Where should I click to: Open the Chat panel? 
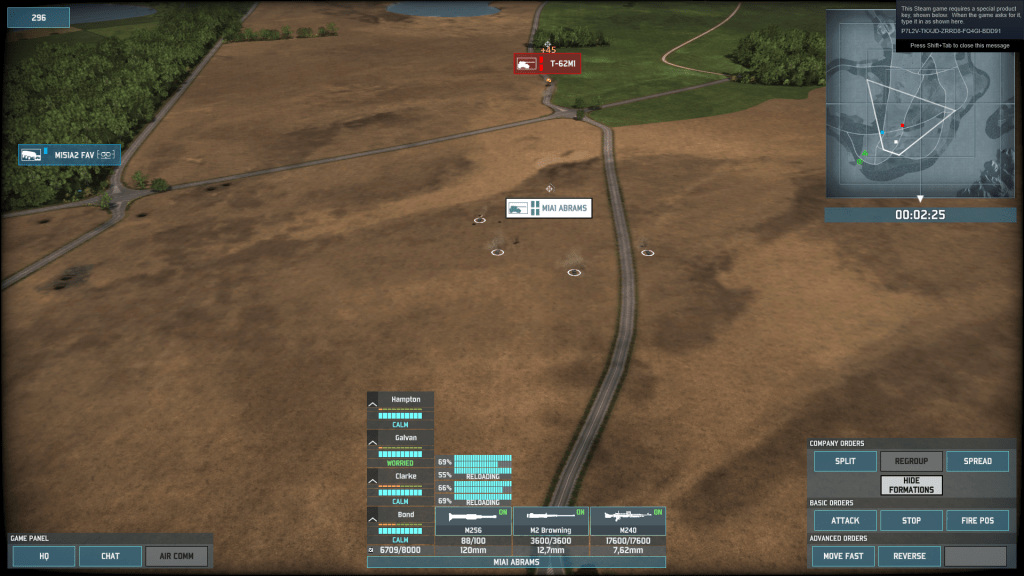click(x=110, y=556)
